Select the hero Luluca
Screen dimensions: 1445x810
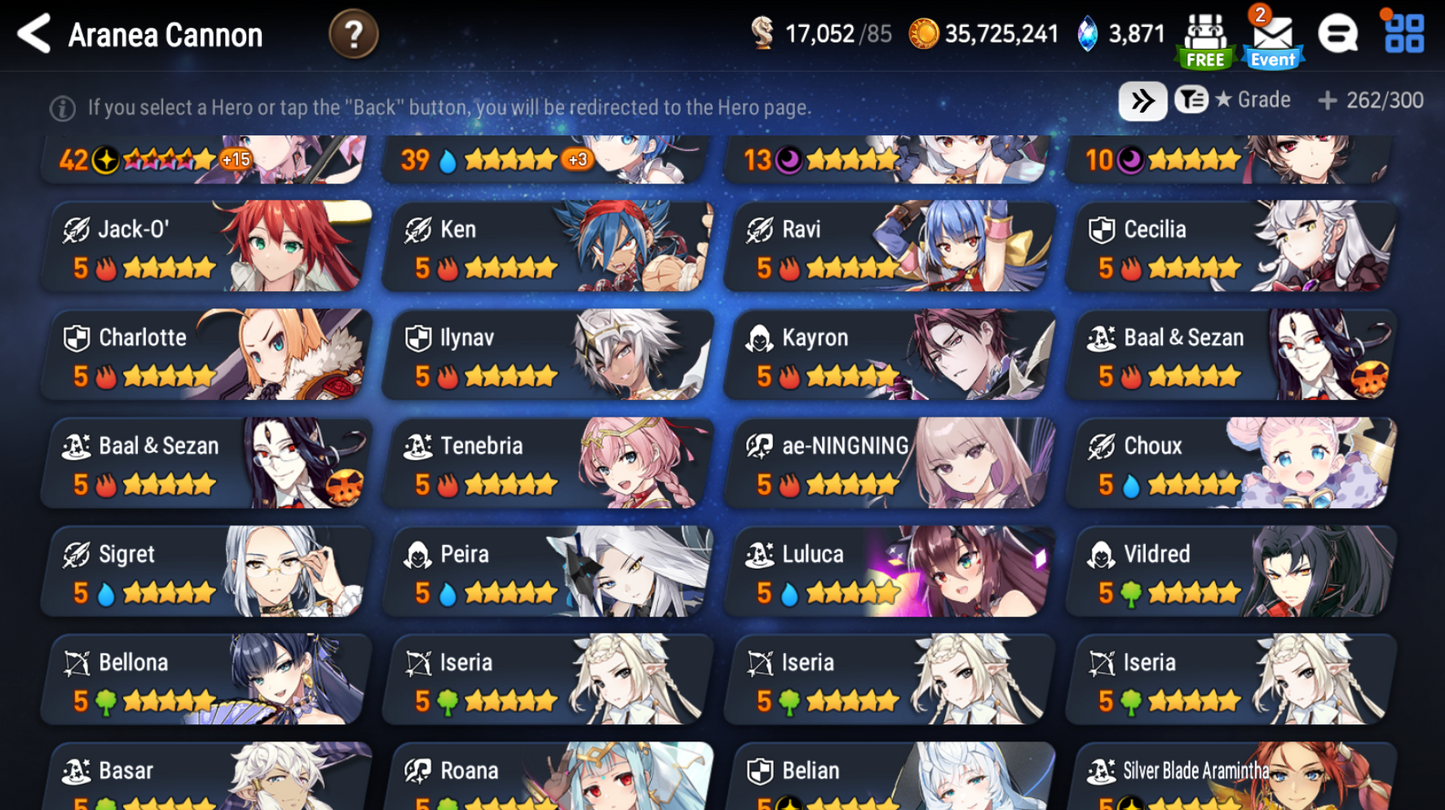click(x=888, y=571)
